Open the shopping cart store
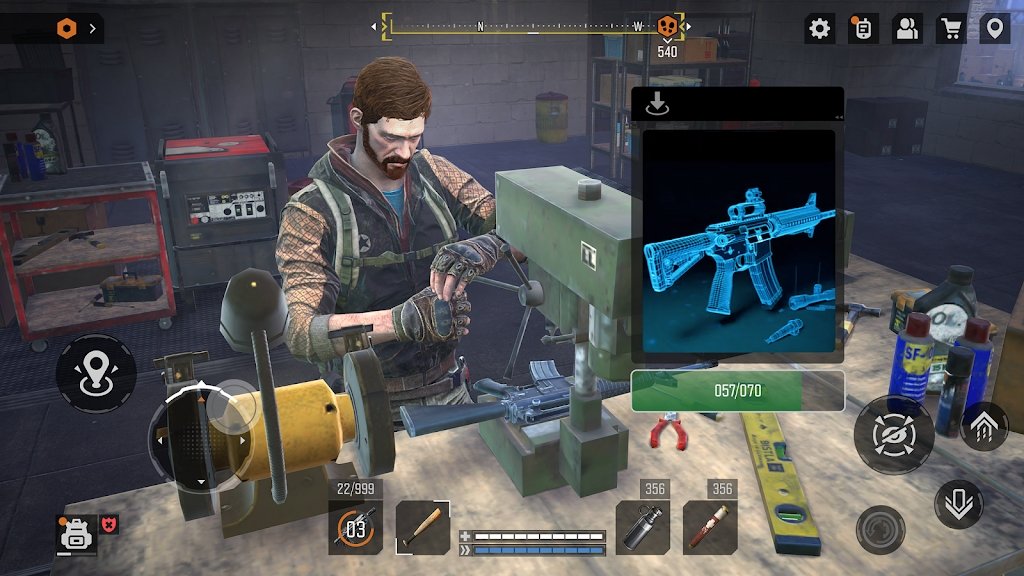 (950, 28)
